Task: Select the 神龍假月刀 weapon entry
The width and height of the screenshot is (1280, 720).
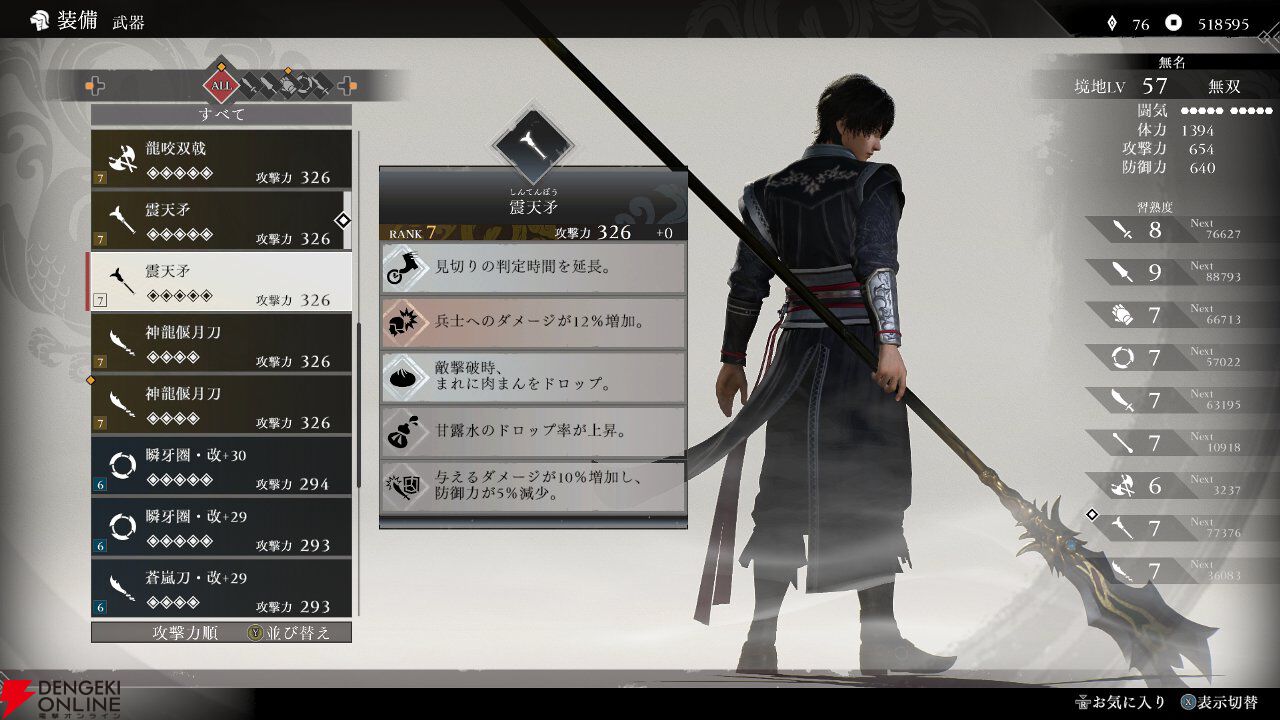Action: (x=222, y=340)
